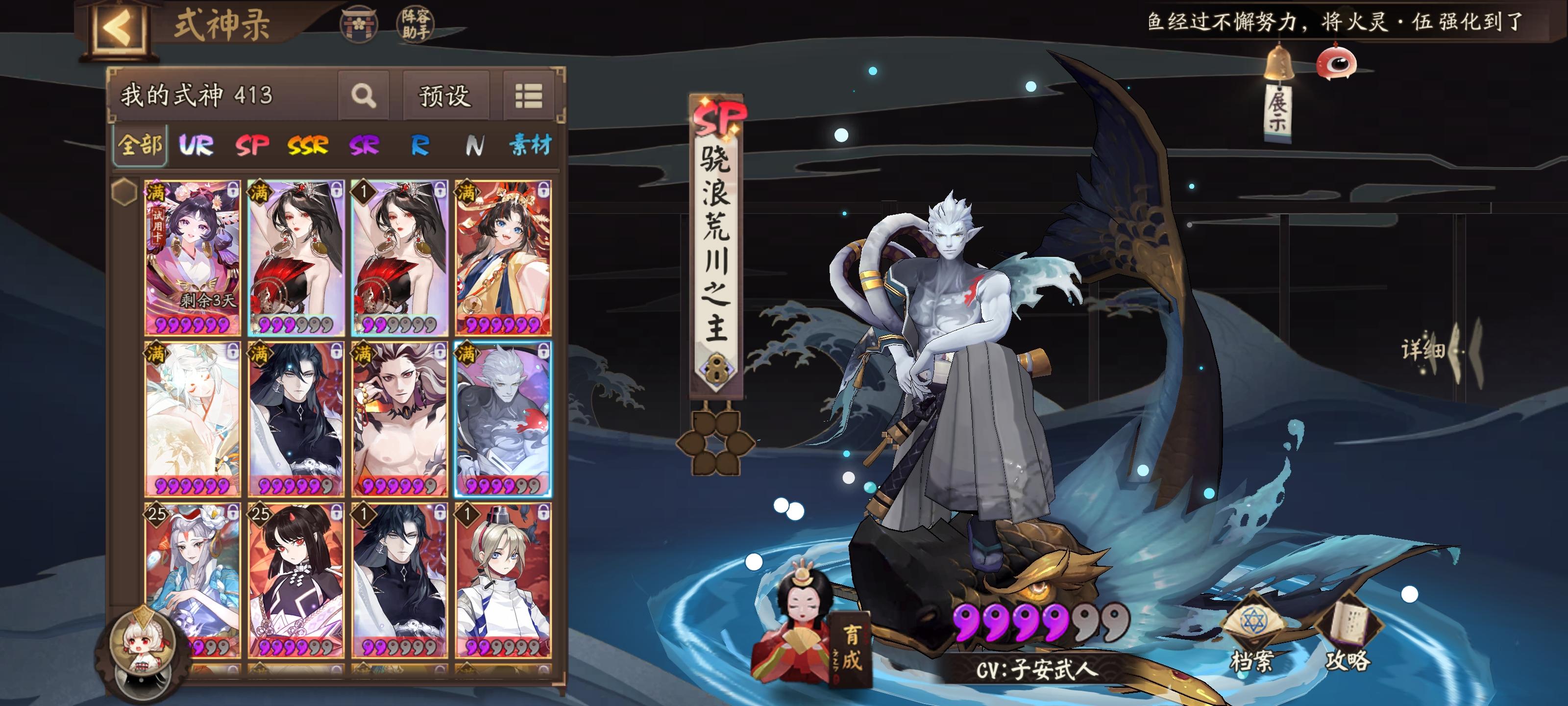Image resolution: width=1568 pixels, height=706 pixels.
Task: Open the 展示 (display) hanging tag
Action: click(1279, 113)
